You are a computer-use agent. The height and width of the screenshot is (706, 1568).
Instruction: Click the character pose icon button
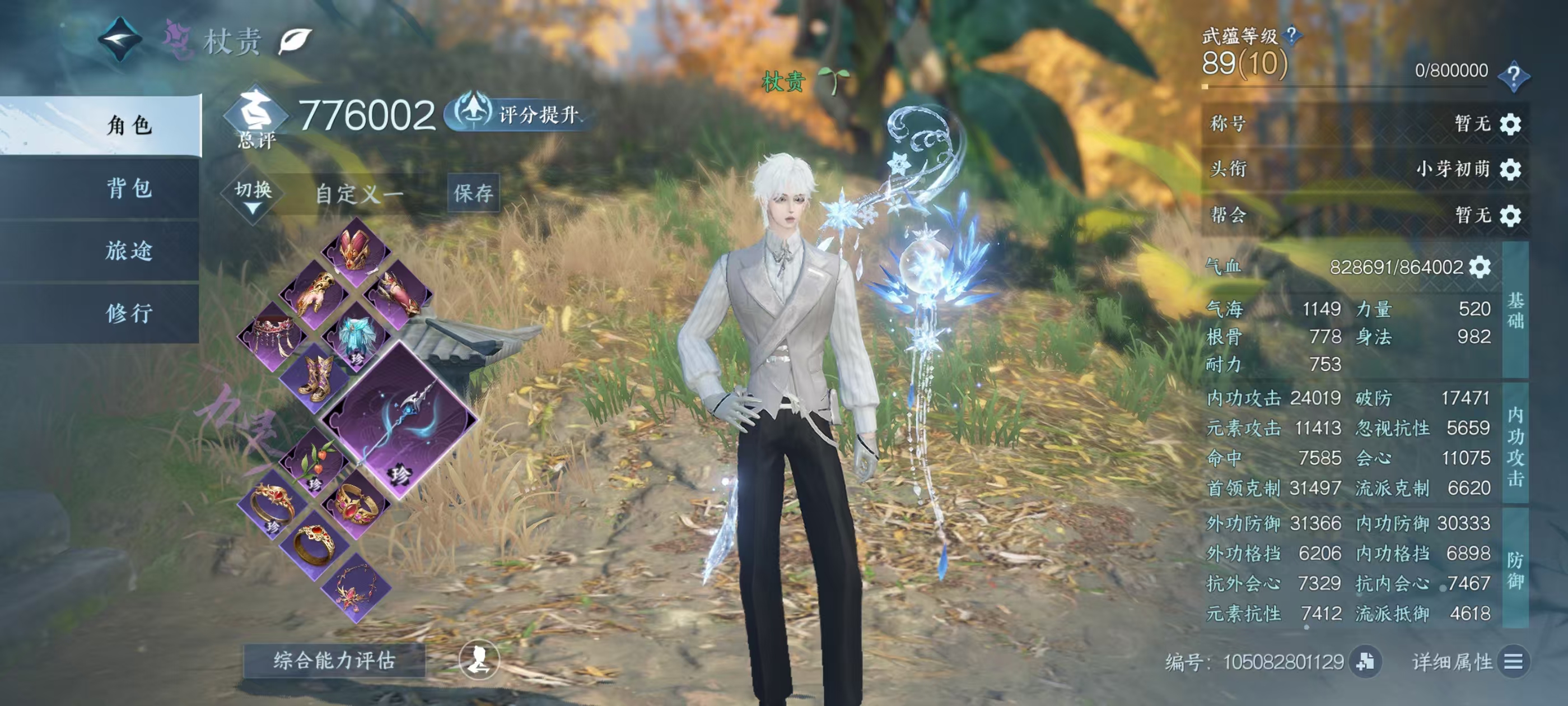click(x=478, y=659)
